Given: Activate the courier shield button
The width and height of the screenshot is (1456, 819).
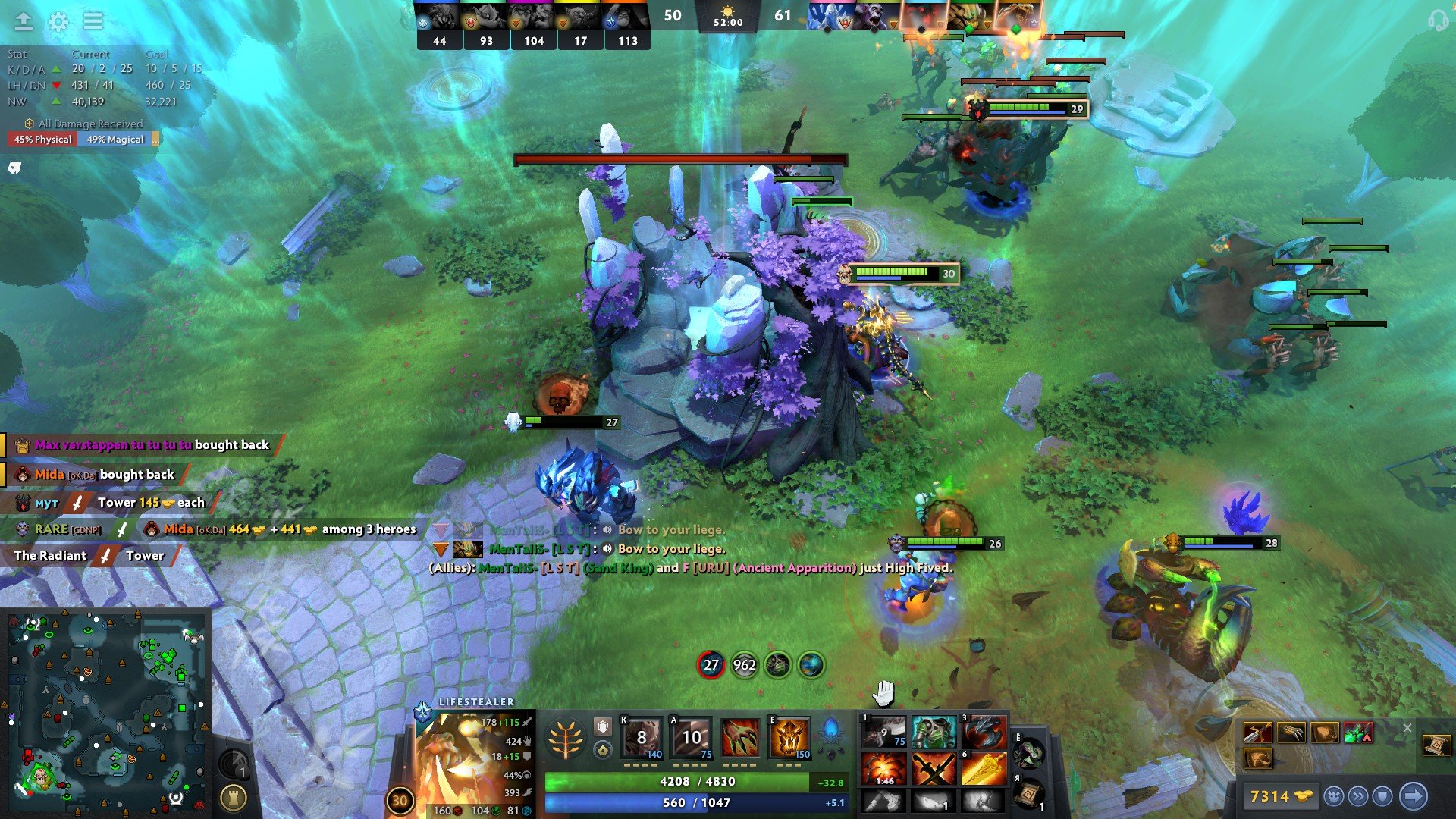Looking at the screenshot, I should coord(1382,796).
